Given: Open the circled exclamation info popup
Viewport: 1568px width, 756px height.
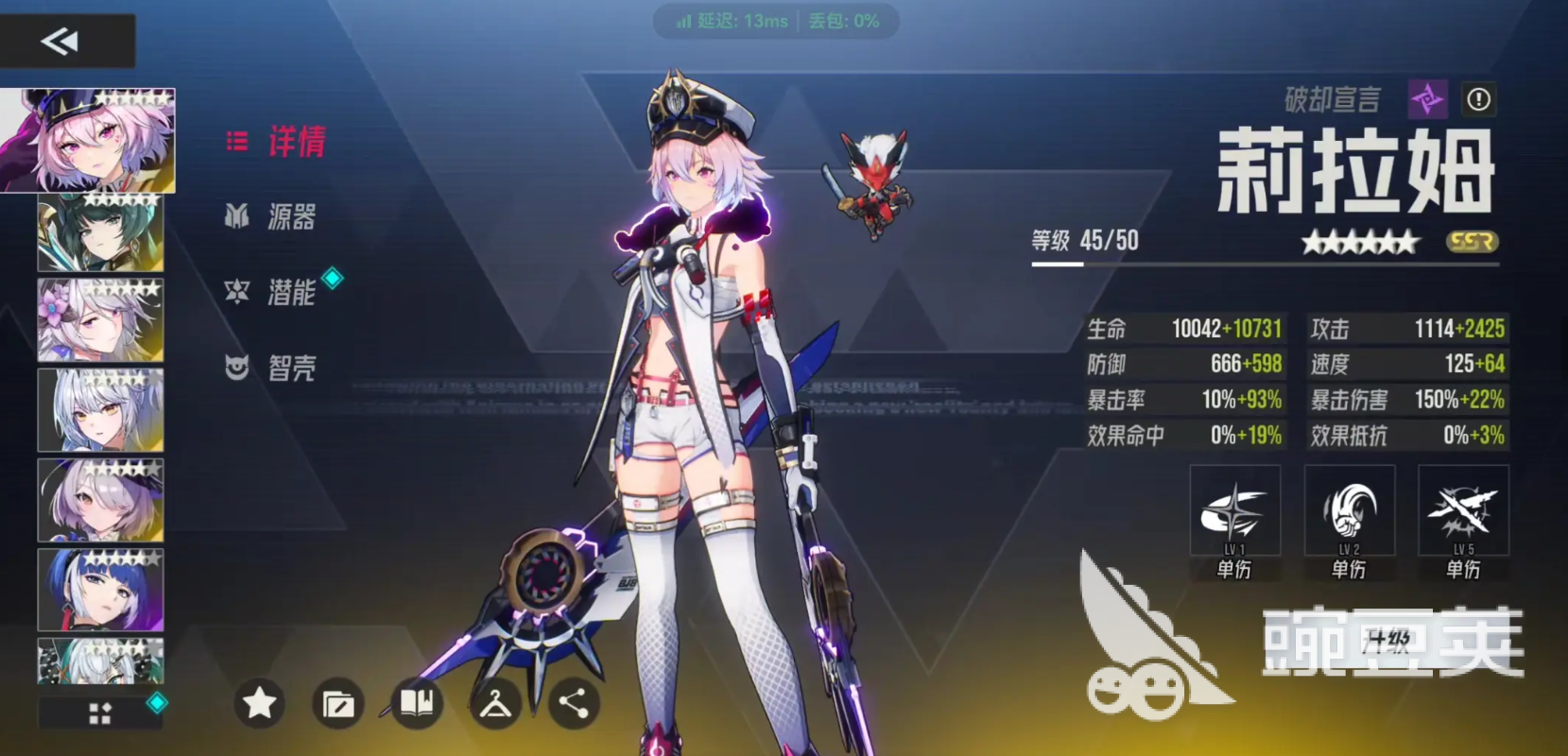Looking at the screenshot, I should pyautogui.click(x=1479, y=98).
